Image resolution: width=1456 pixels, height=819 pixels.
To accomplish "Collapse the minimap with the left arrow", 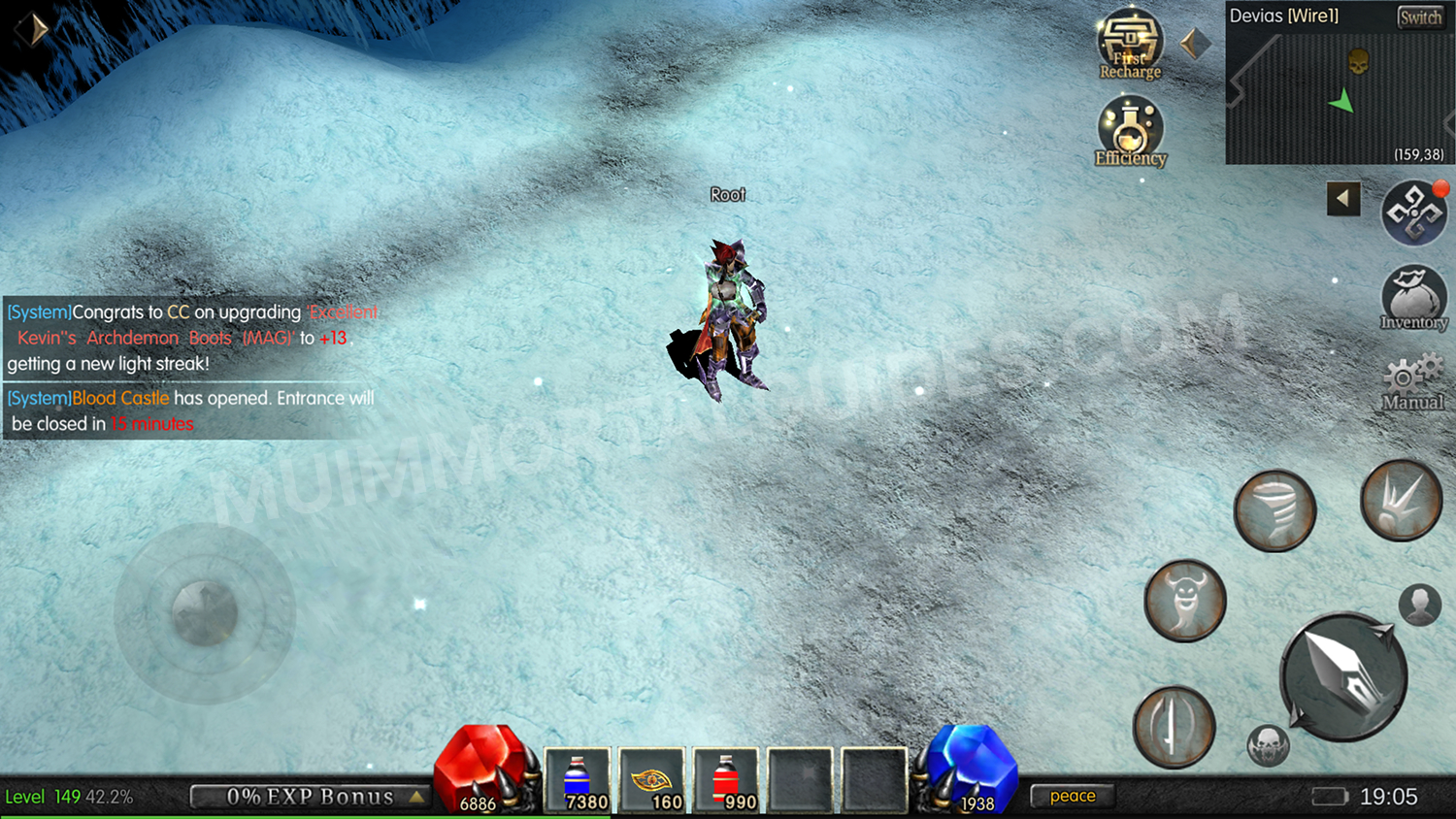I will click(1342, 197).
